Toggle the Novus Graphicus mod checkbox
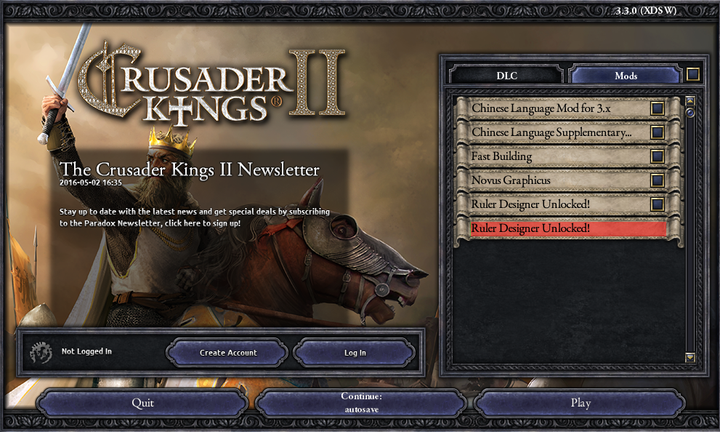The height and width of the screenshot is (432, 720). [x=657, y=180]
